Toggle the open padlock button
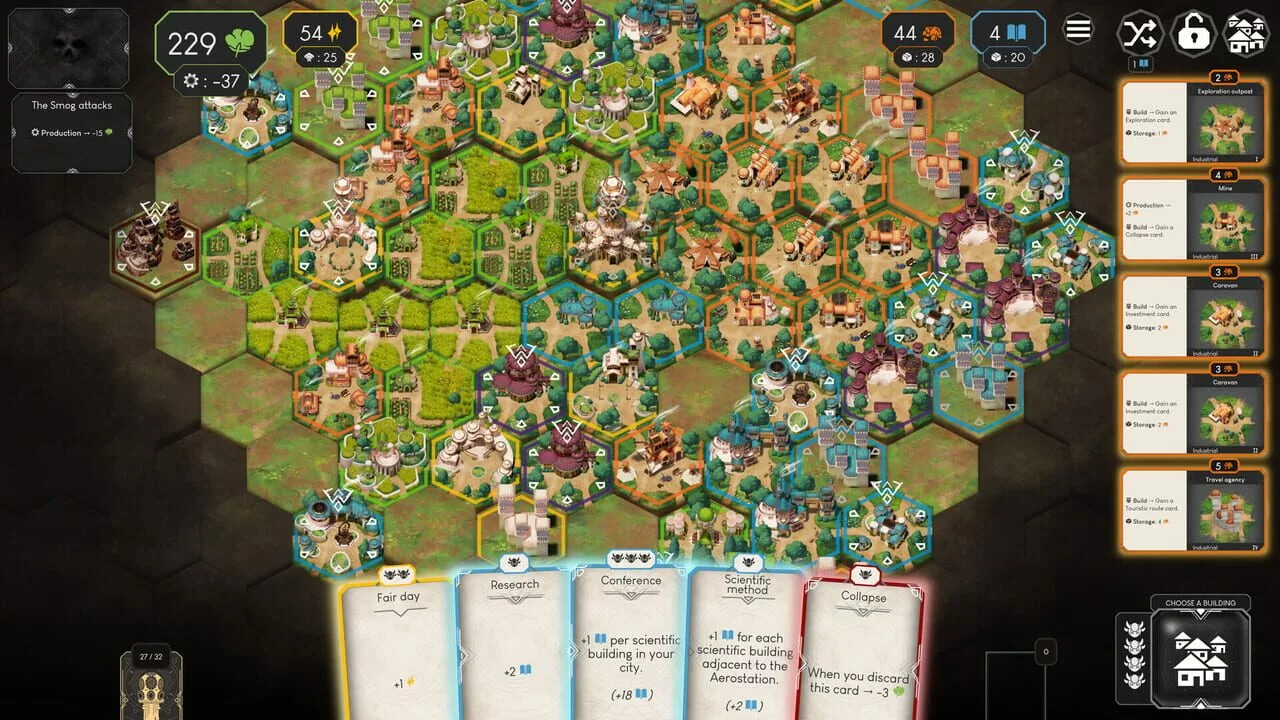The width and height of the screenshot is (1280, 720). [1193, 33]
